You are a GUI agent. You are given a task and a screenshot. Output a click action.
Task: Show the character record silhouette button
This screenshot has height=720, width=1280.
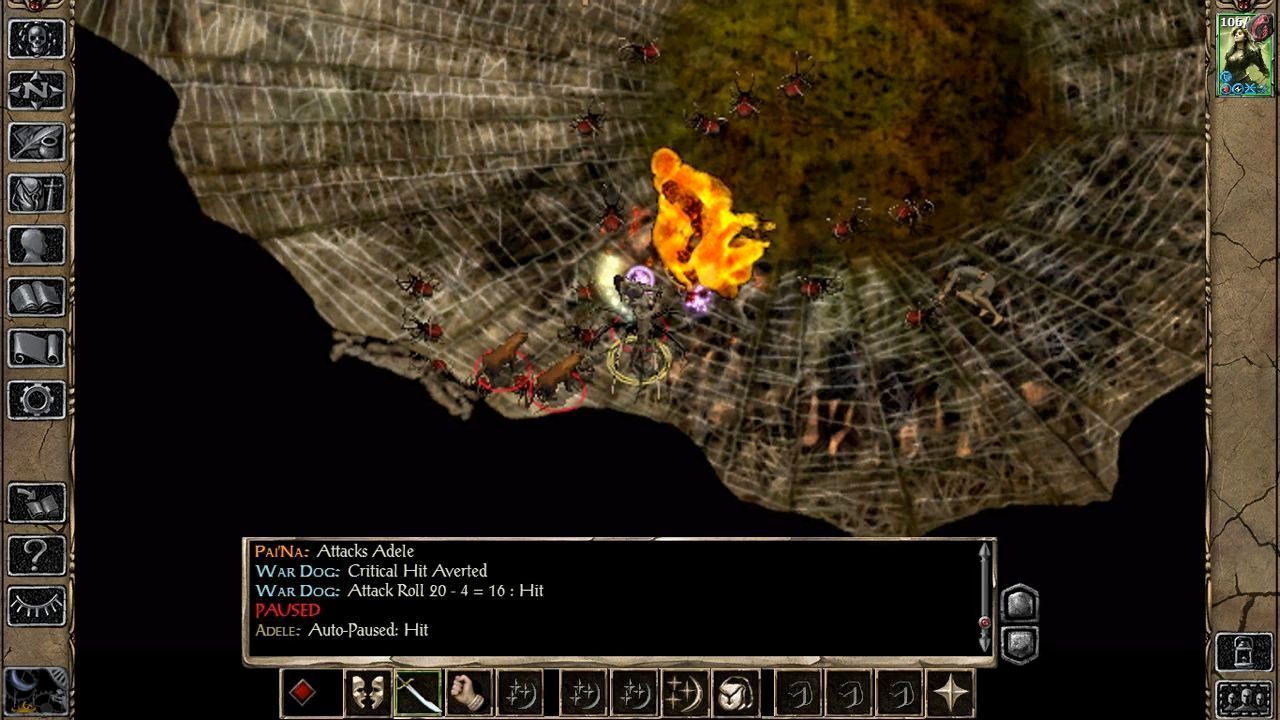tap(37, 245)
